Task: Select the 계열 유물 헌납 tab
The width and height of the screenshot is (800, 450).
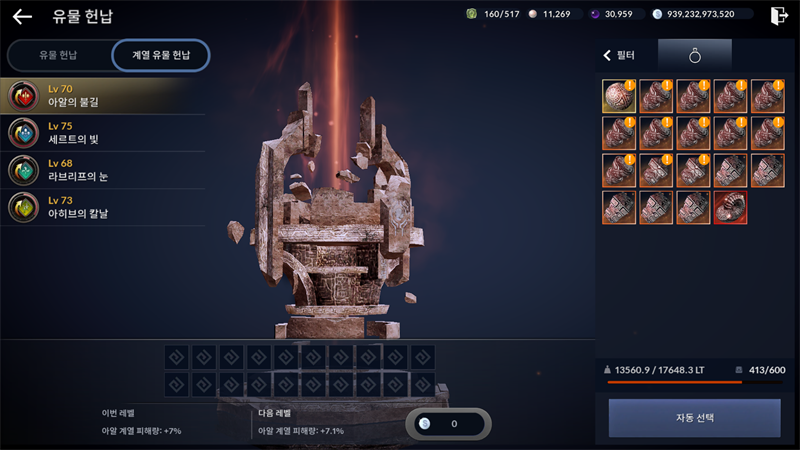Action: (x=161, y=55)
